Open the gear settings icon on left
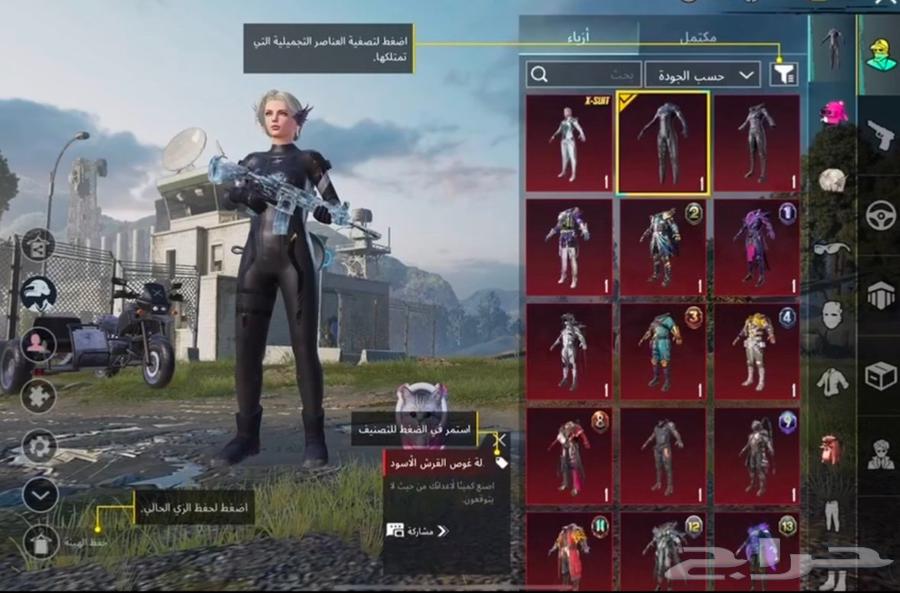This screenshot has height=593, width=900. coord(40,446)
